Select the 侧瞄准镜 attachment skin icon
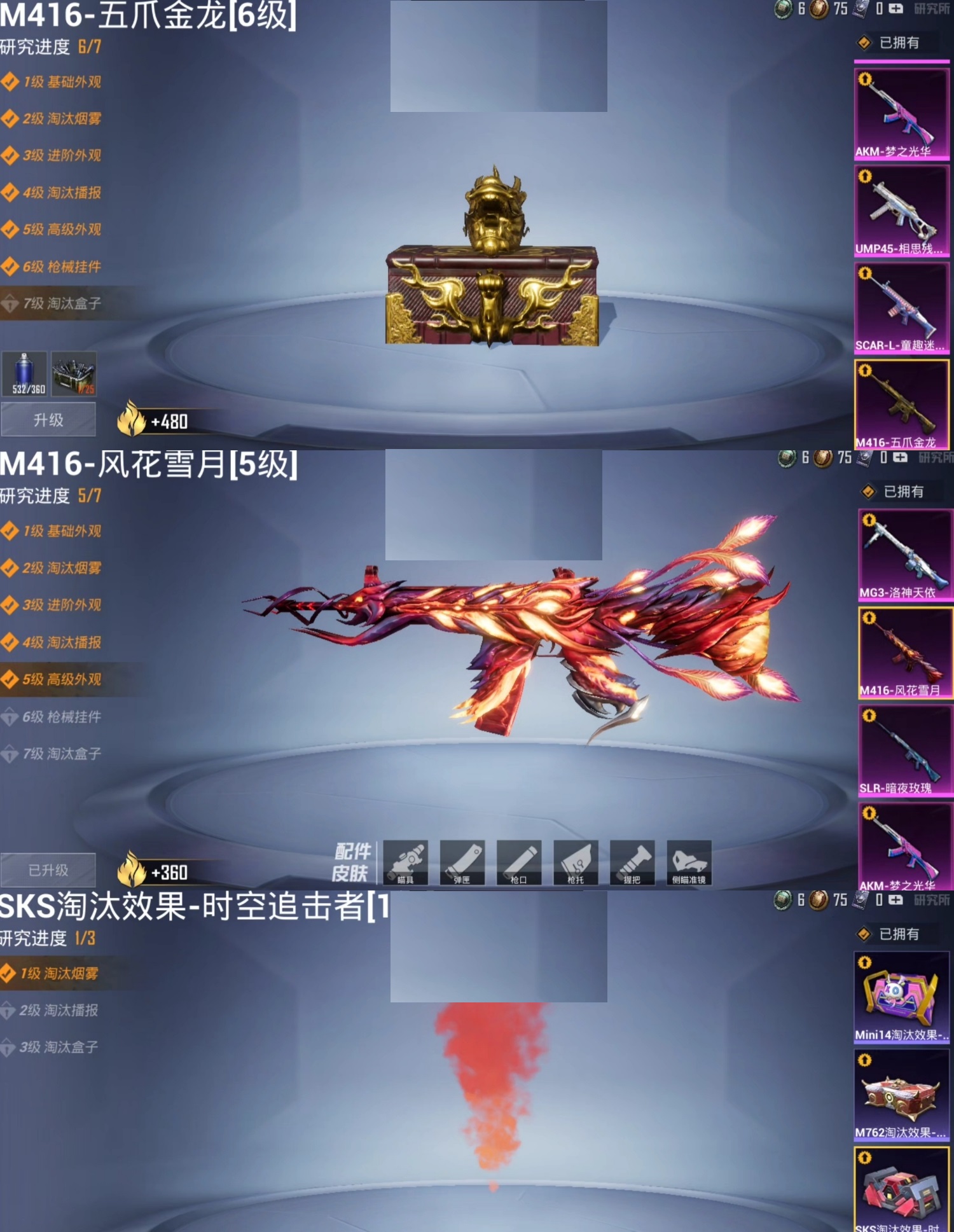 click(x=688, y=864)
